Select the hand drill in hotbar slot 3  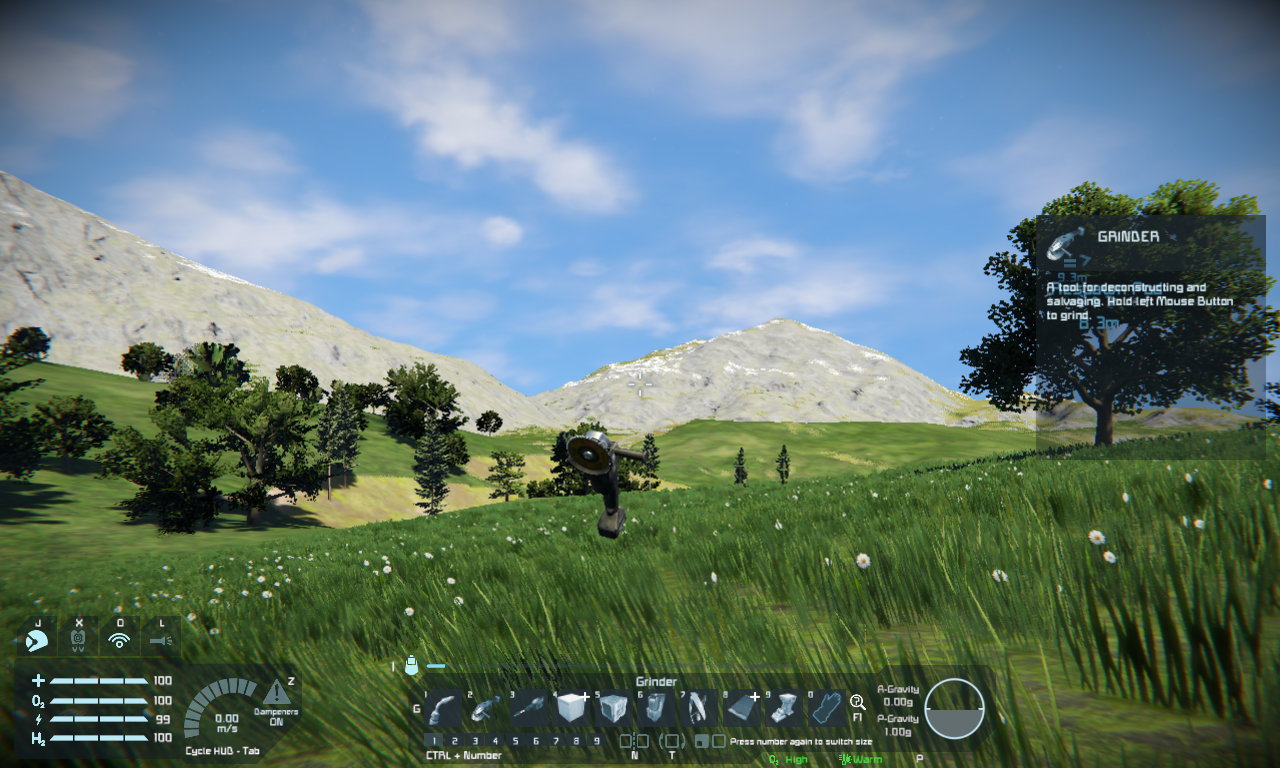[529, 709]
